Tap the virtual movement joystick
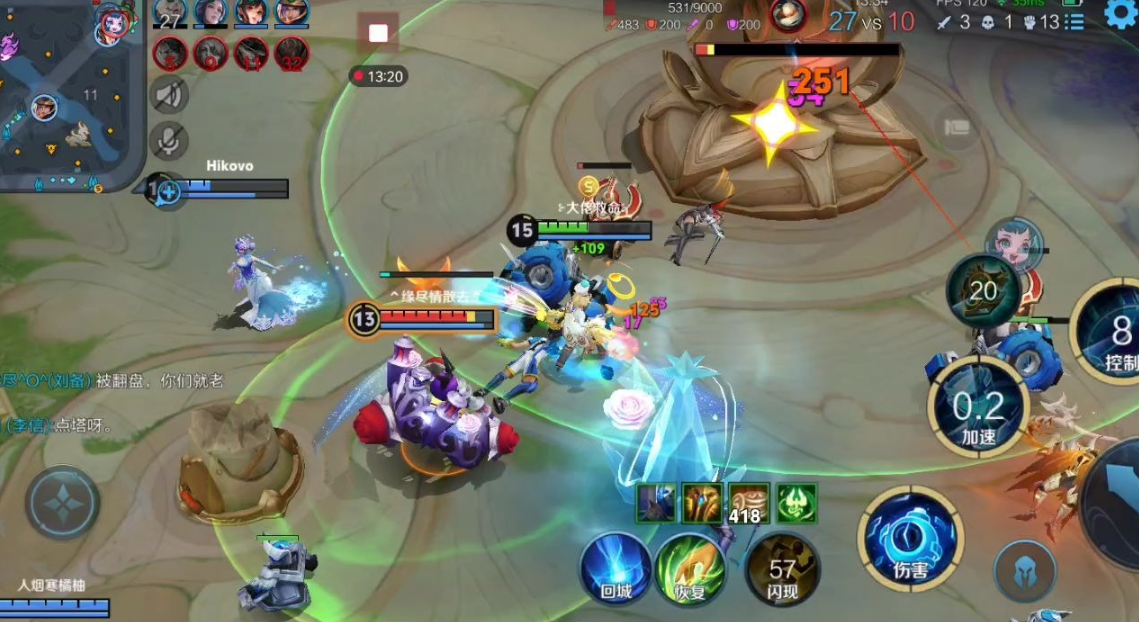1139x622 pixels. (x=62, y=503)
